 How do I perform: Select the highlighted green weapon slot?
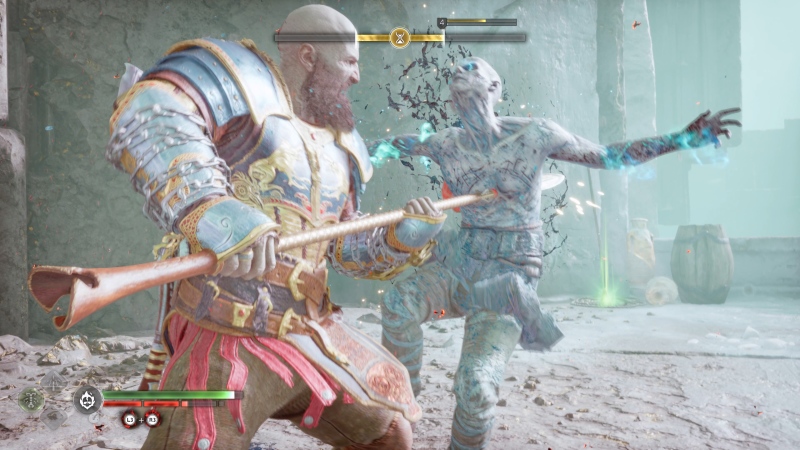[x=31, y=399]
